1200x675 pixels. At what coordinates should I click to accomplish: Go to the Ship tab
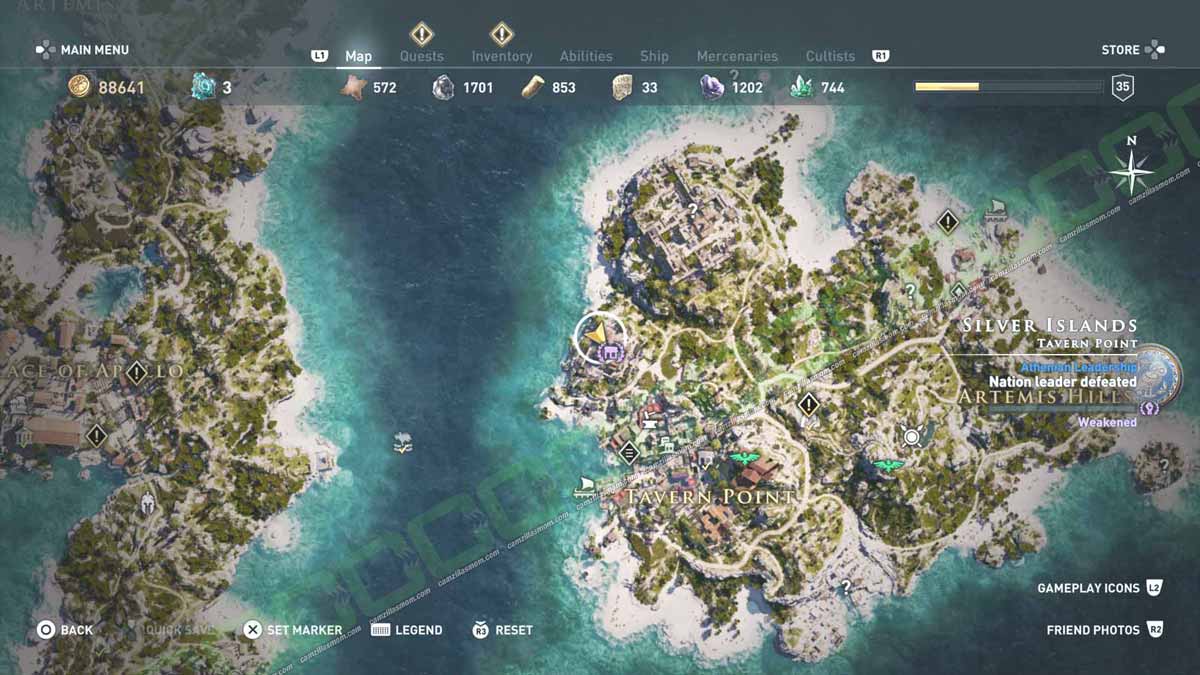[x=654, y=56]
